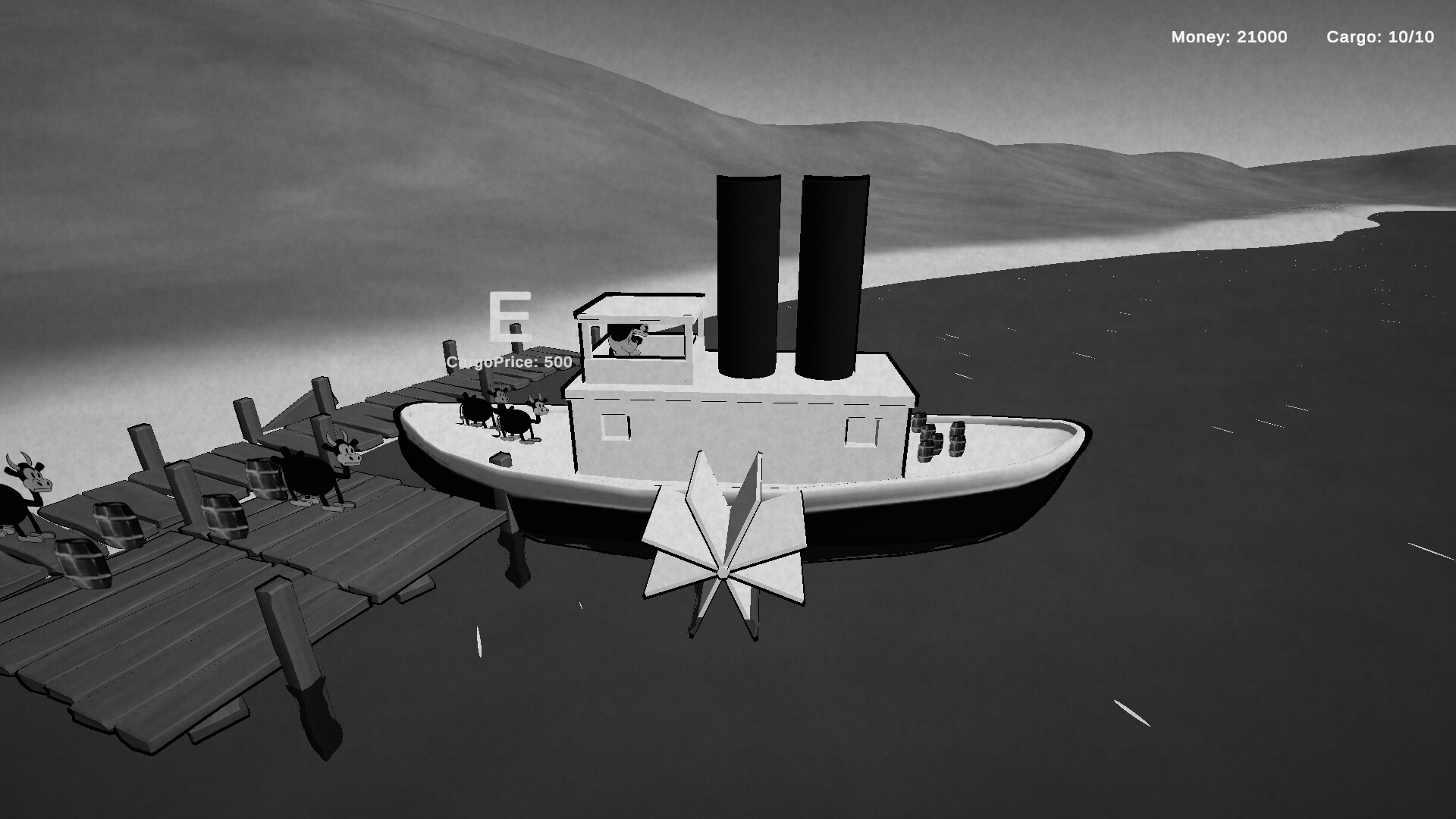Select the right black smokestack
This screenshot has width=1456, height=819.
point(834,273)
